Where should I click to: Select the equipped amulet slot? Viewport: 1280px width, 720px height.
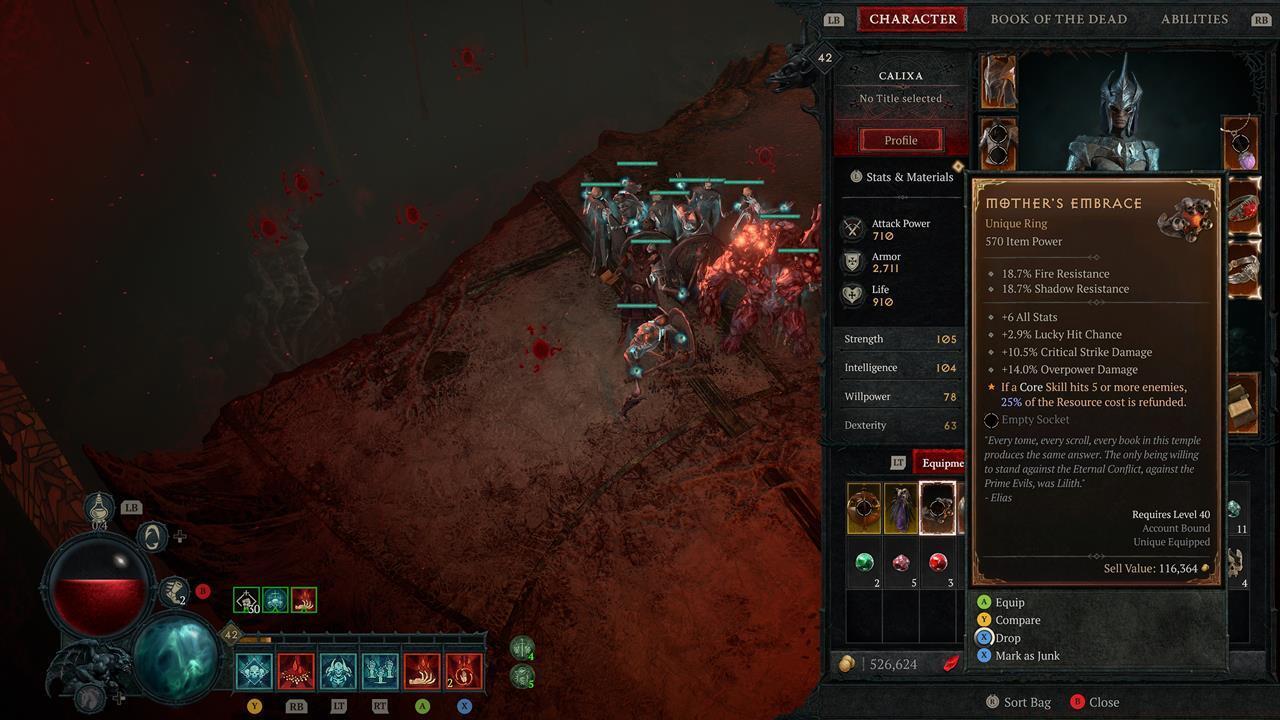pyautogui.click(x=1241, y=144)
